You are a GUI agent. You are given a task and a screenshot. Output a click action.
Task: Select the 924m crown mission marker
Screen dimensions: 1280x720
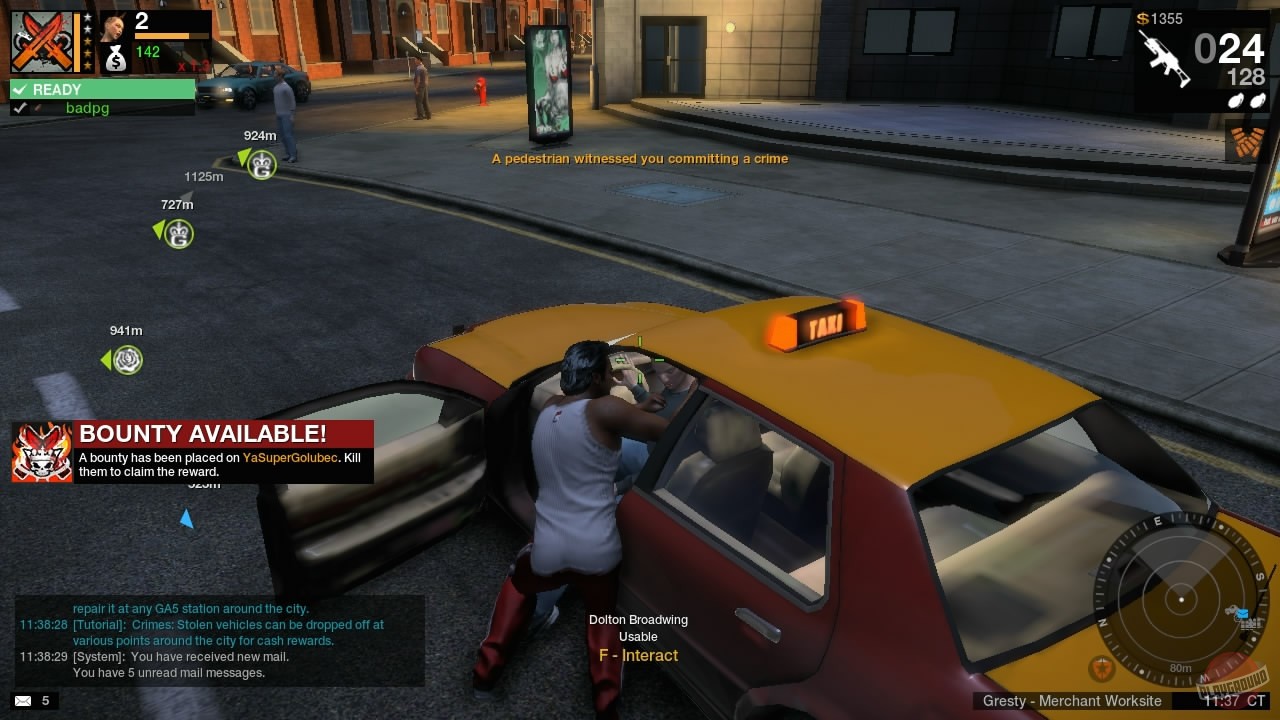260,164
